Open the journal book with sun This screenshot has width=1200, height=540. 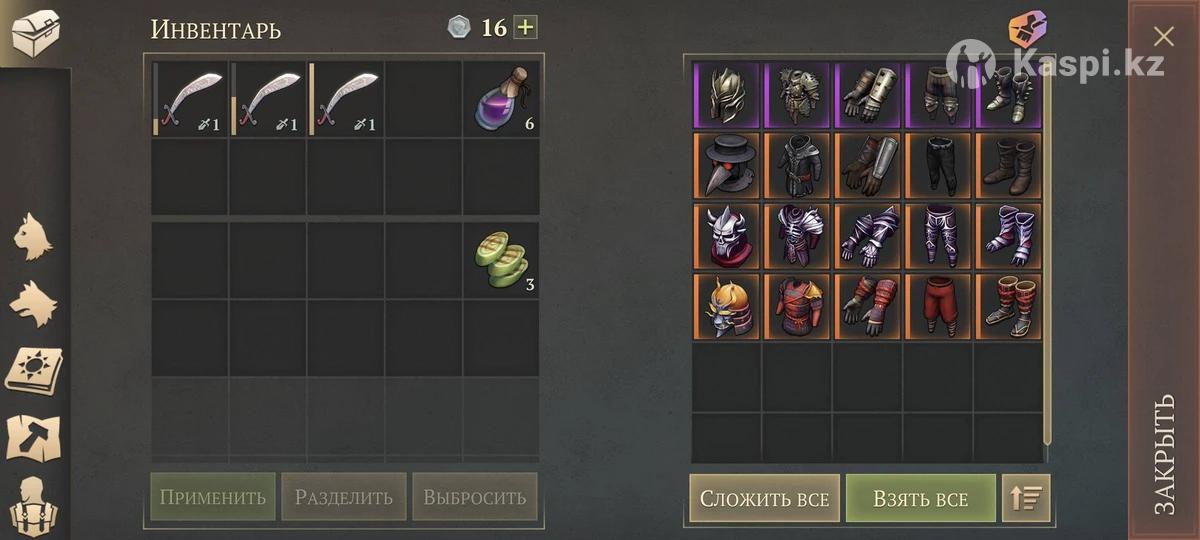pos(33,370)
